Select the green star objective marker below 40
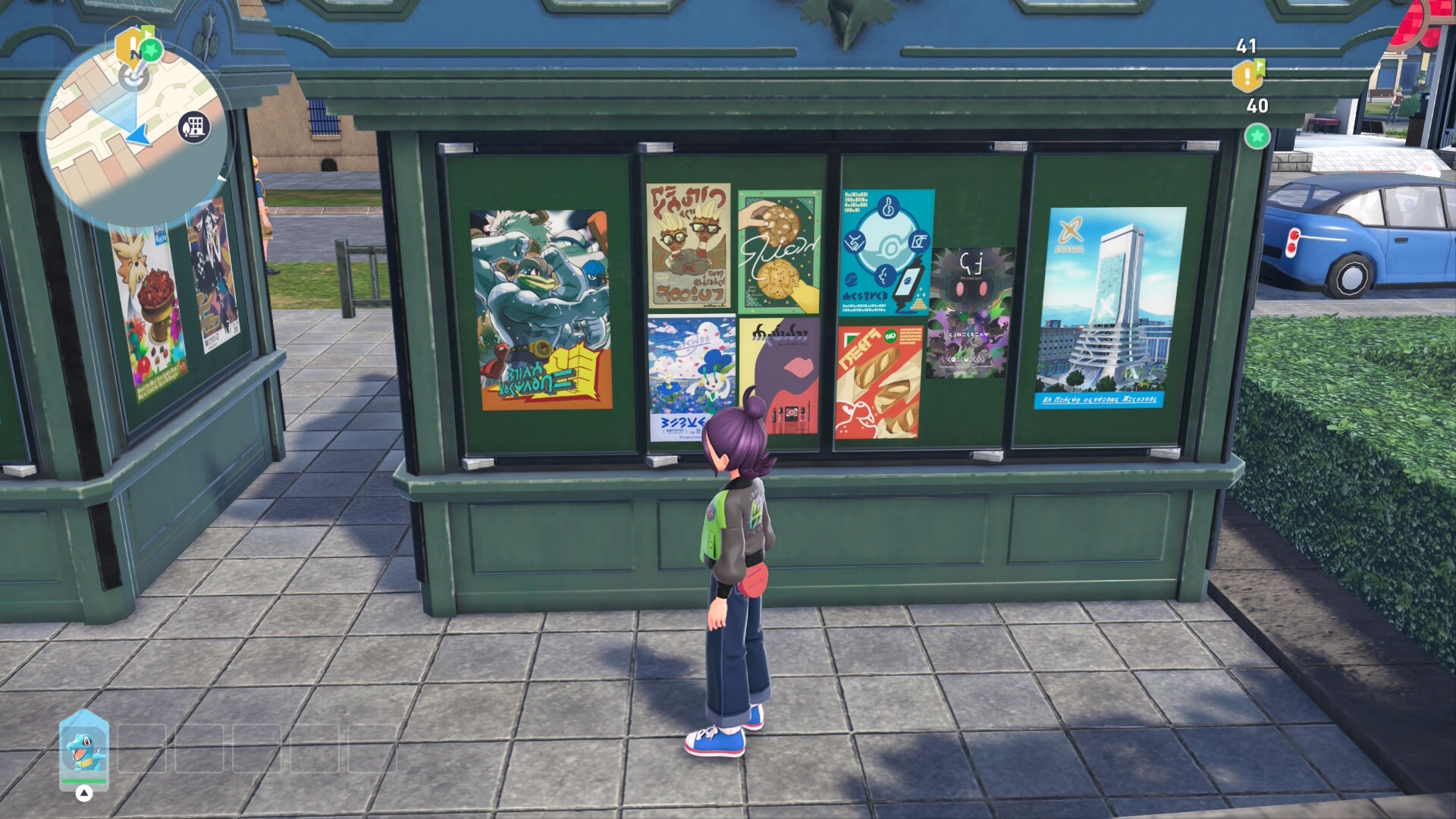 [x=1257, y=136]
